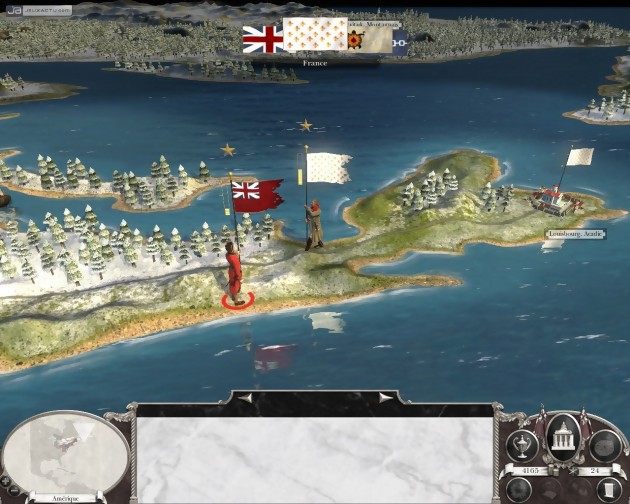Click the round button right of government icon
Viewport: 630px width, 504px height.
(x=605, y=446)
